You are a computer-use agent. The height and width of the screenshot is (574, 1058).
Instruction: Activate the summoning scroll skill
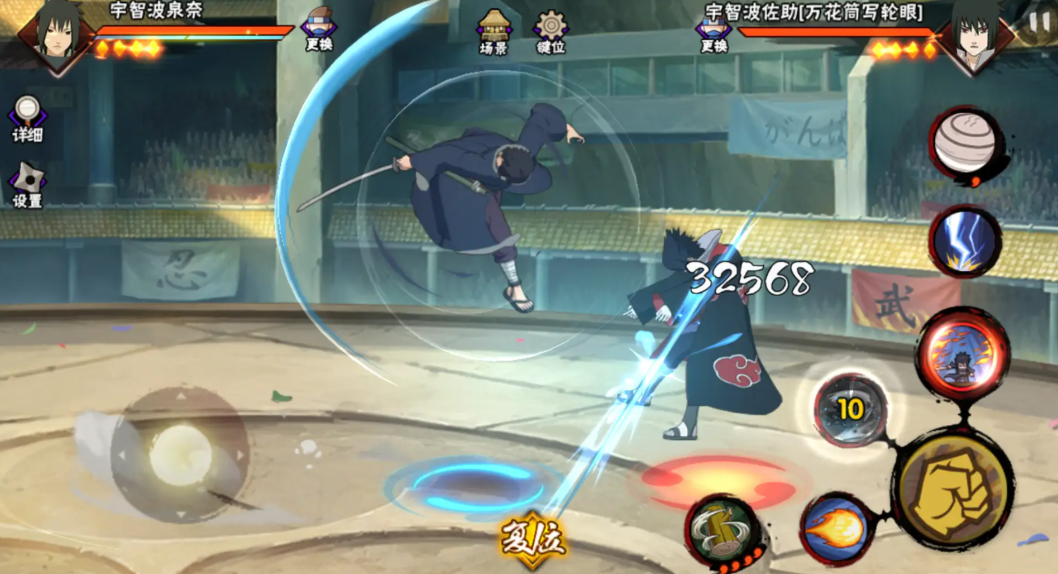[723, 530]
